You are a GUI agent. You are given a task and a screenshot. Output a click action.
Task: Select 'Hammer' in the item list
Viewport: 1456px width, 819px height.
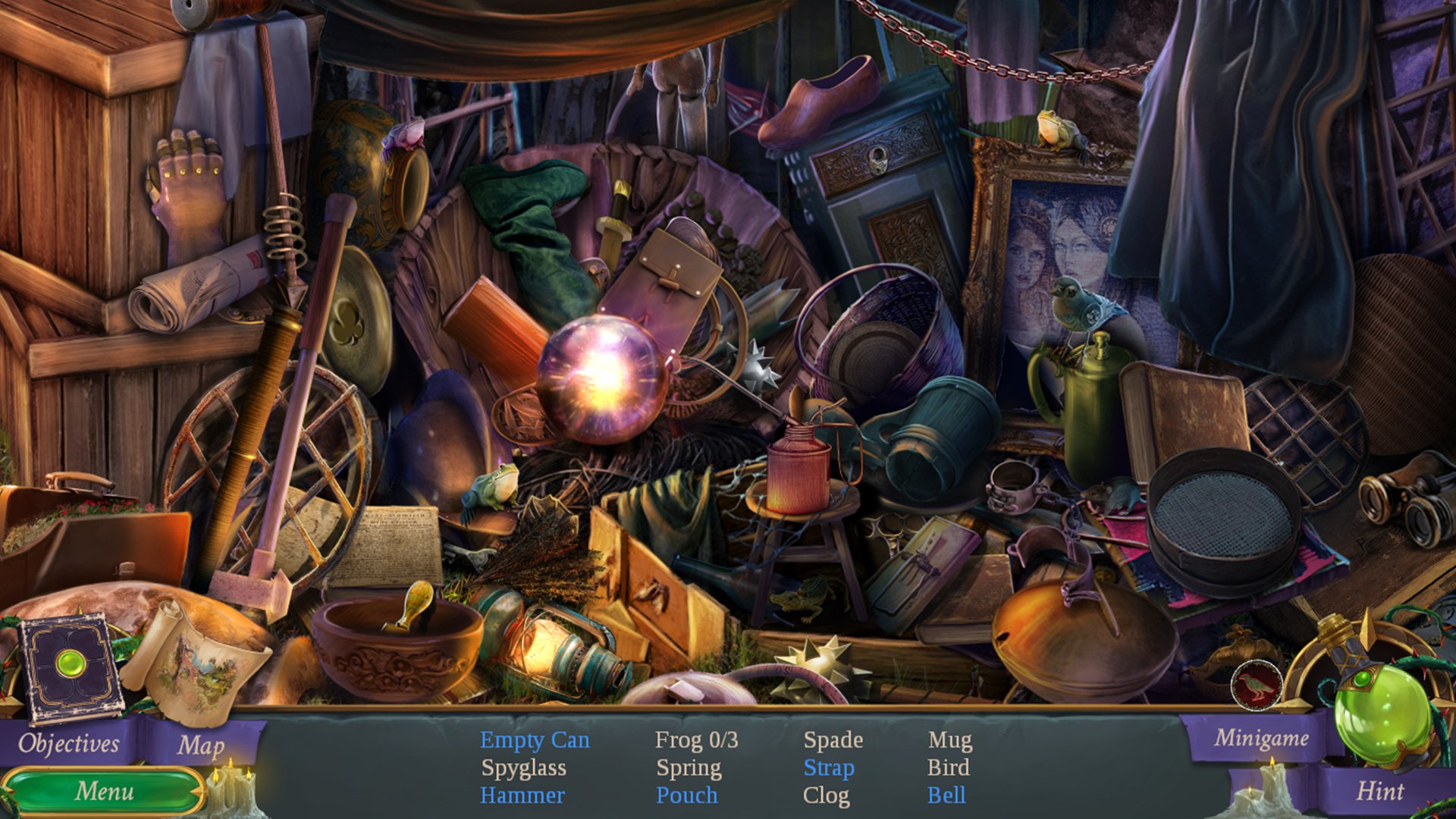tap(523, 795)
